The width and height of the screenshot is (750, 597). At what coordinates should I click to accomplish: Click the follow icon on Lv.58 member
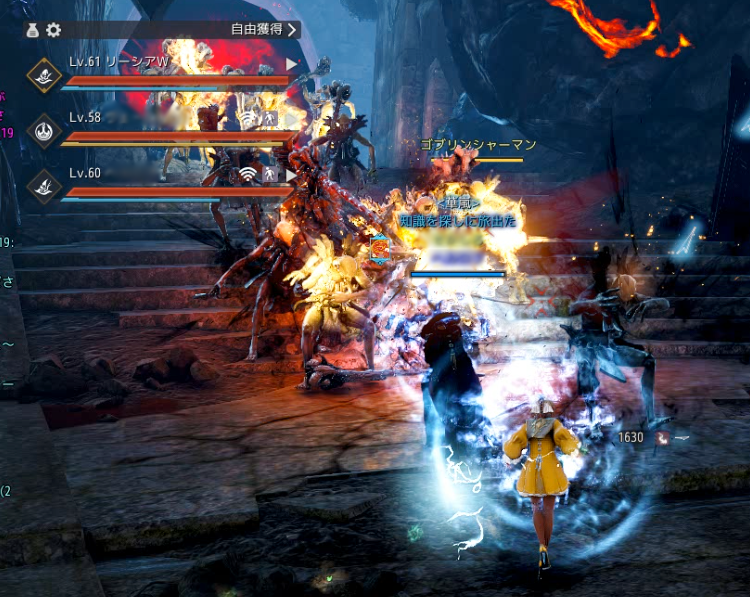click(x=270, y=119)
